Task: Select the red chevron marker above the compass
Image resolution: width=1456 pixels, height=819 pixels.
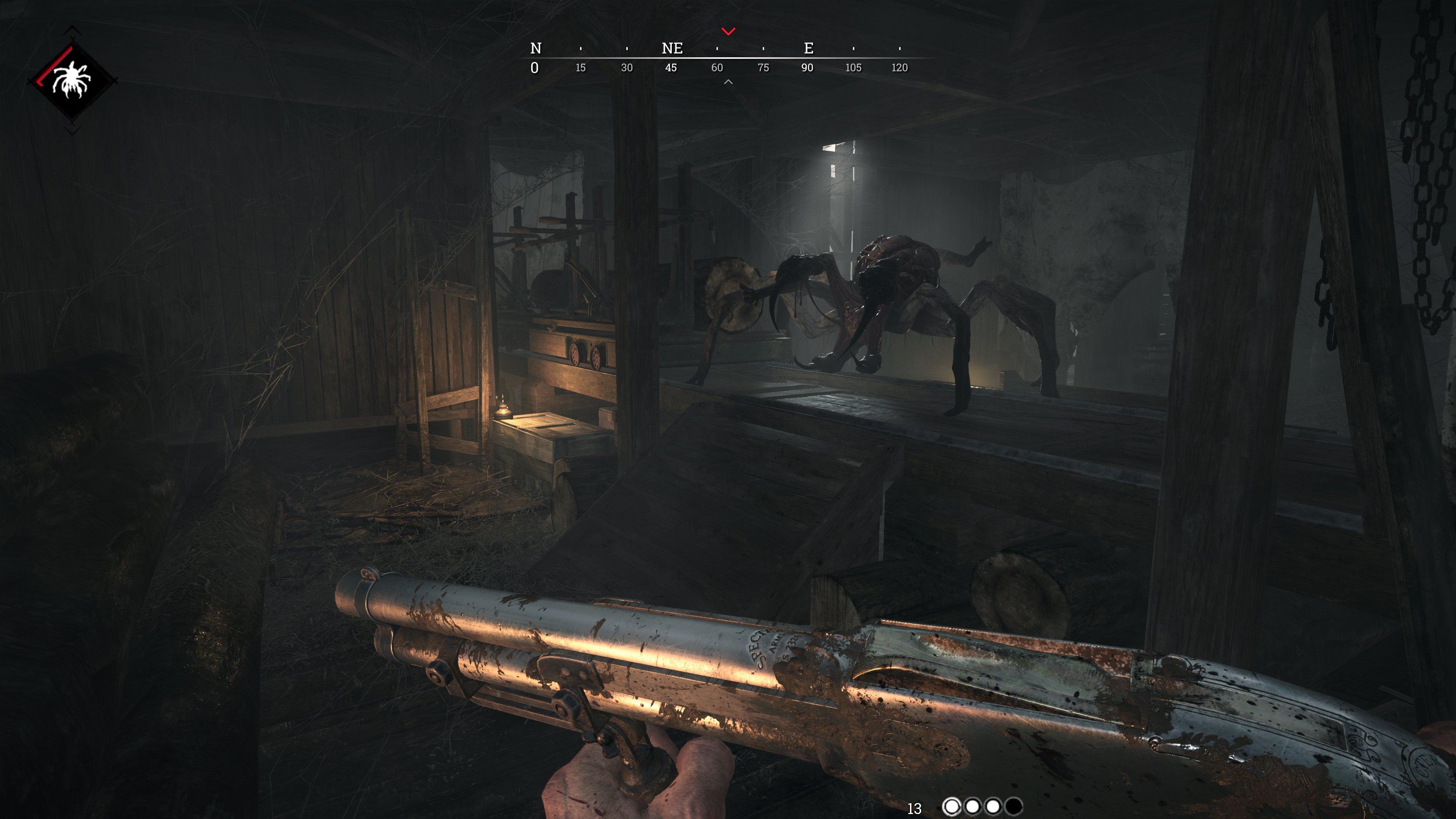Action: (728, 32)
